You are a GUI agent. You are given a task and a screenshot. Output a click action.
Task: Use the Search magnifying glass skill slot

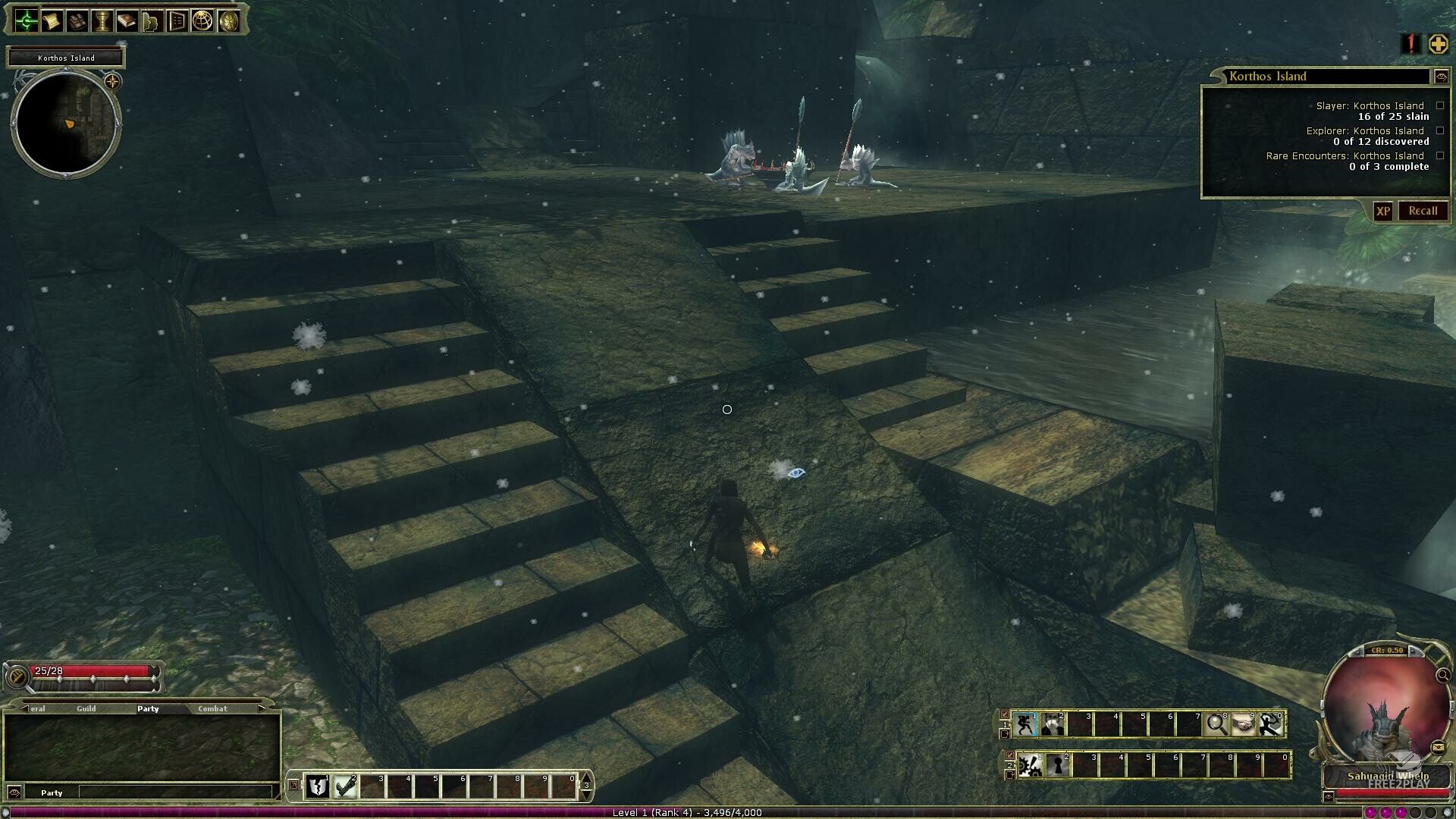(1216, 725)
